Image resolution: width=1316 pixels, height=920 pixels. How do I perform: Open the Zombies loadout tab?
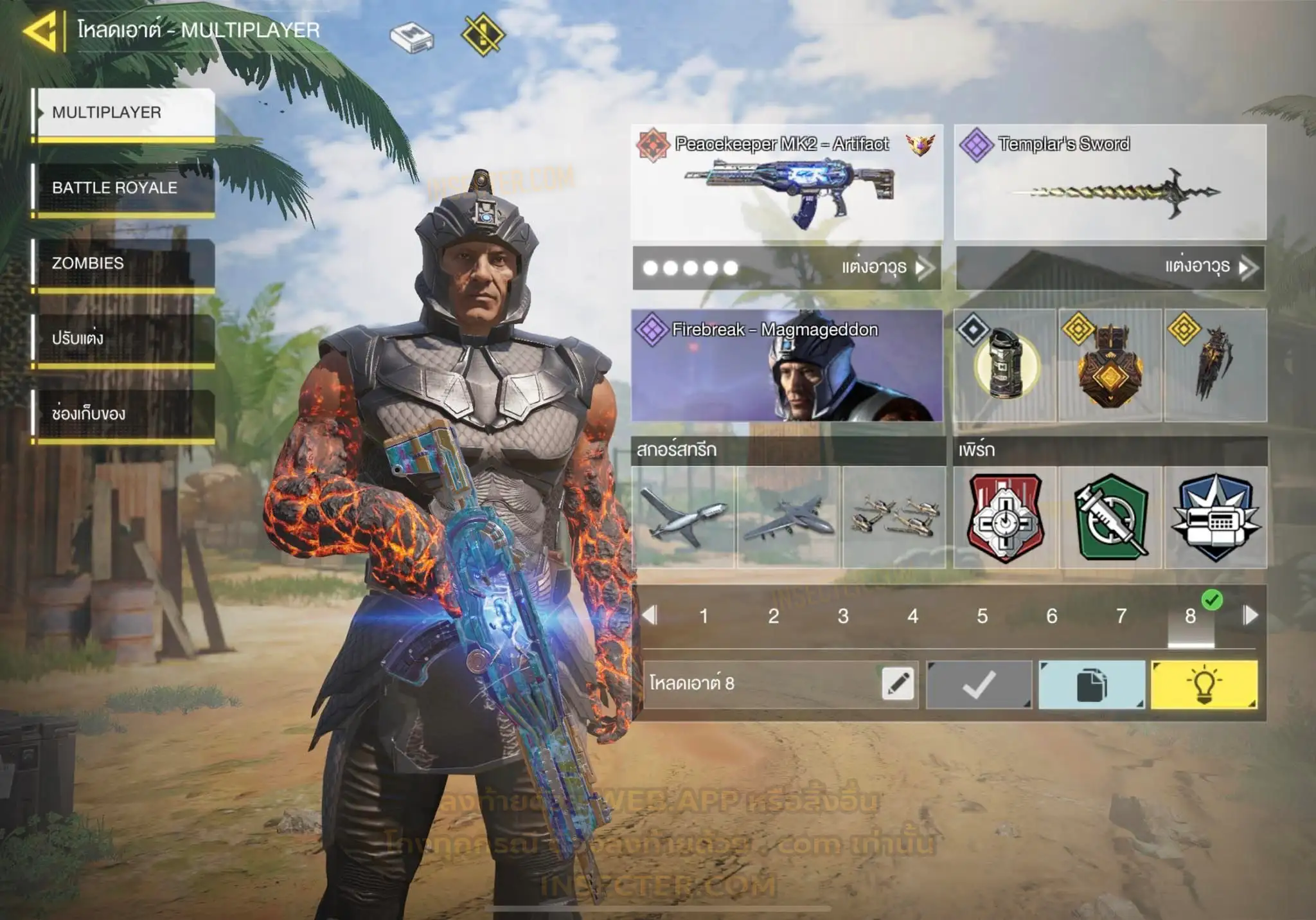[123, 263]
